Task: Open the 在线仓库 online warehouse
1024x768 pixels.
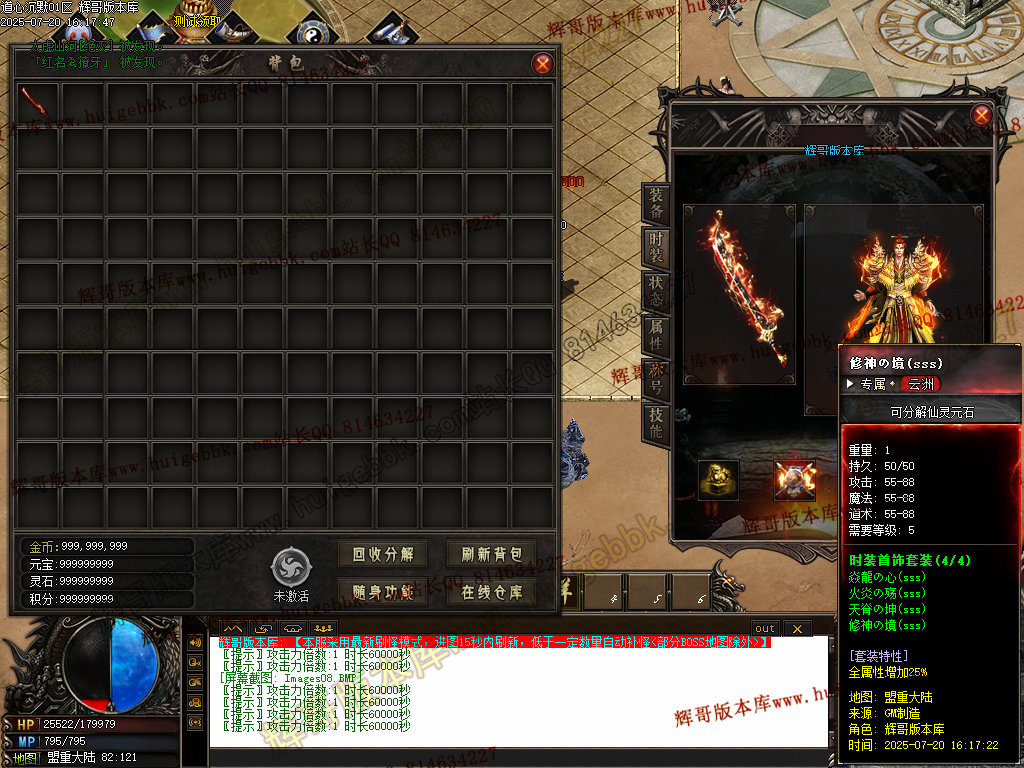Action: tap(492, 591)
